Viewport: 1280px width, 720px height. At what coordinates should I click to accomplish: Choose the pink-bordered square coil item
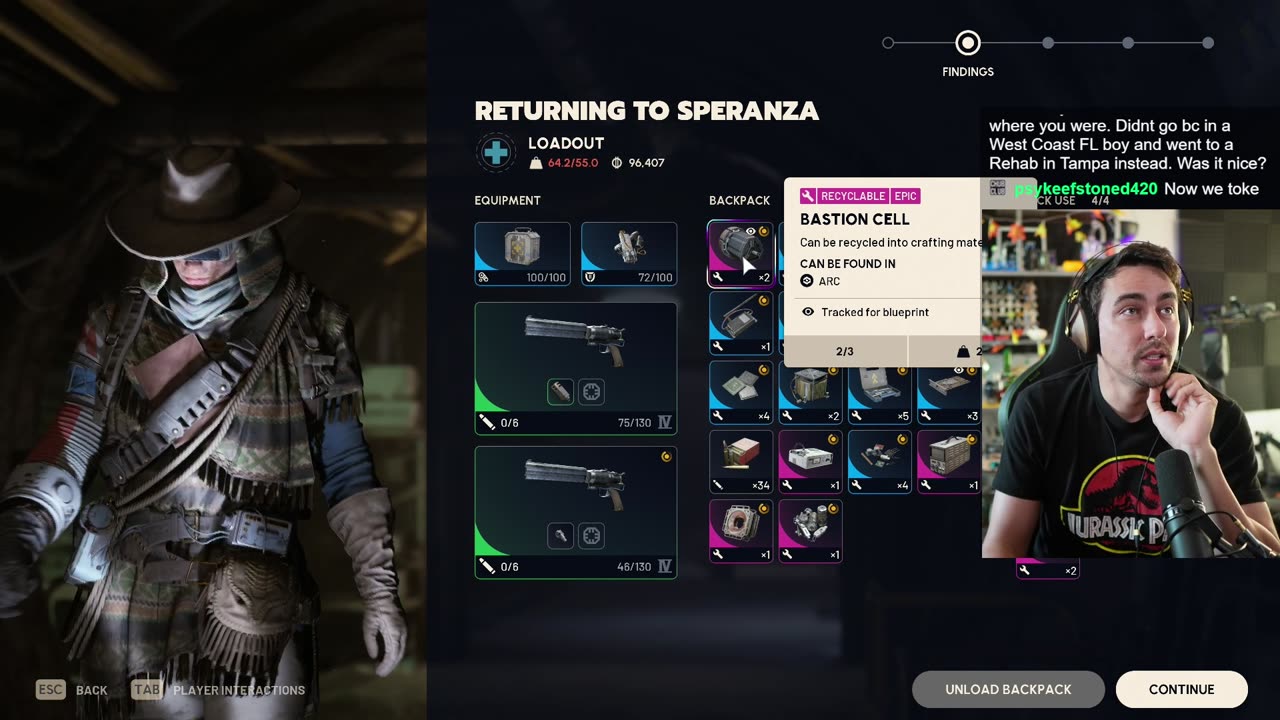741,531
